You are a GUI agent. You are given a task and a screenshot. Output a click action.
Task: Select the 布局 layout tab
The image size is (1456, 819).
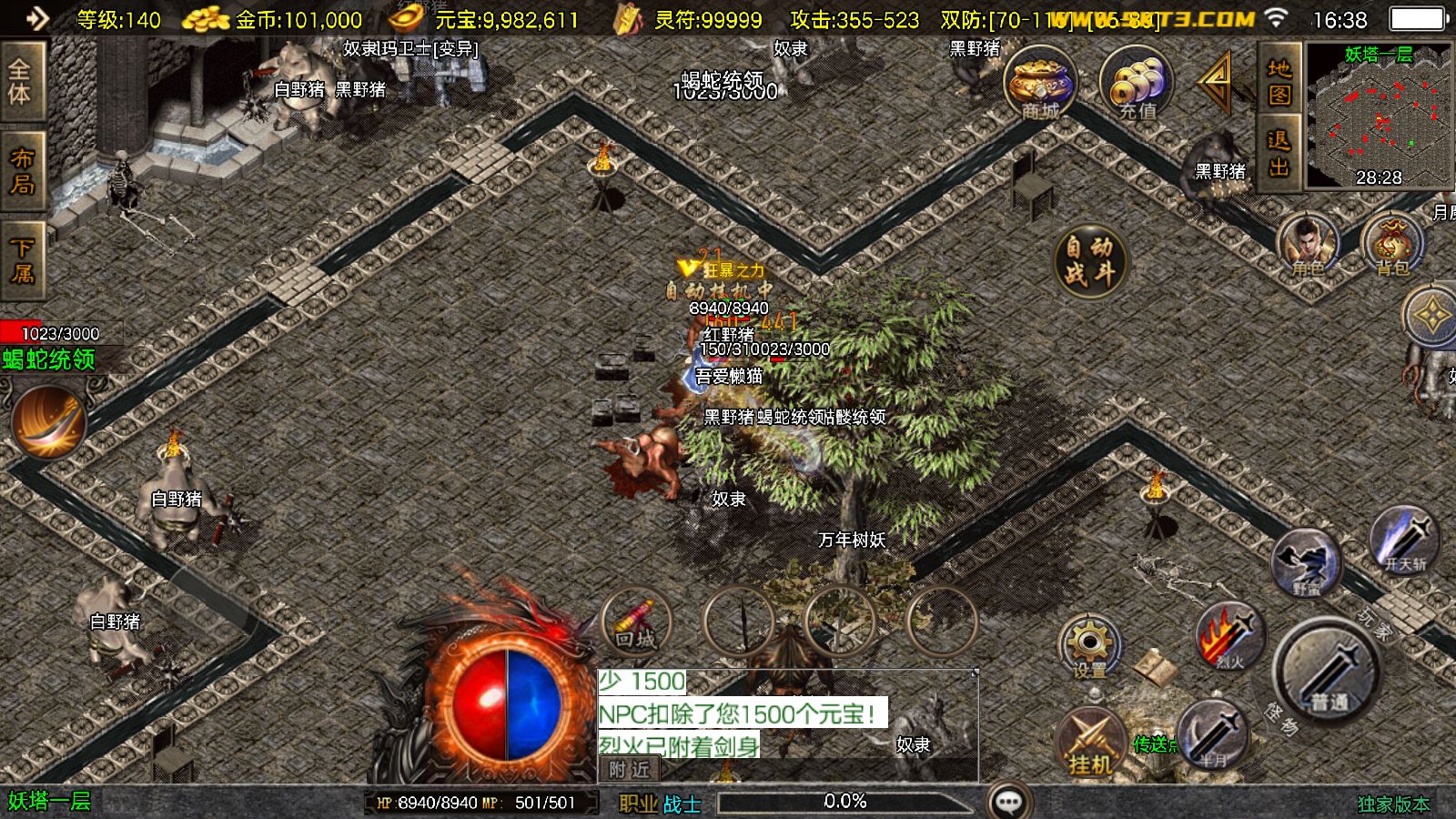click(22, 171)
